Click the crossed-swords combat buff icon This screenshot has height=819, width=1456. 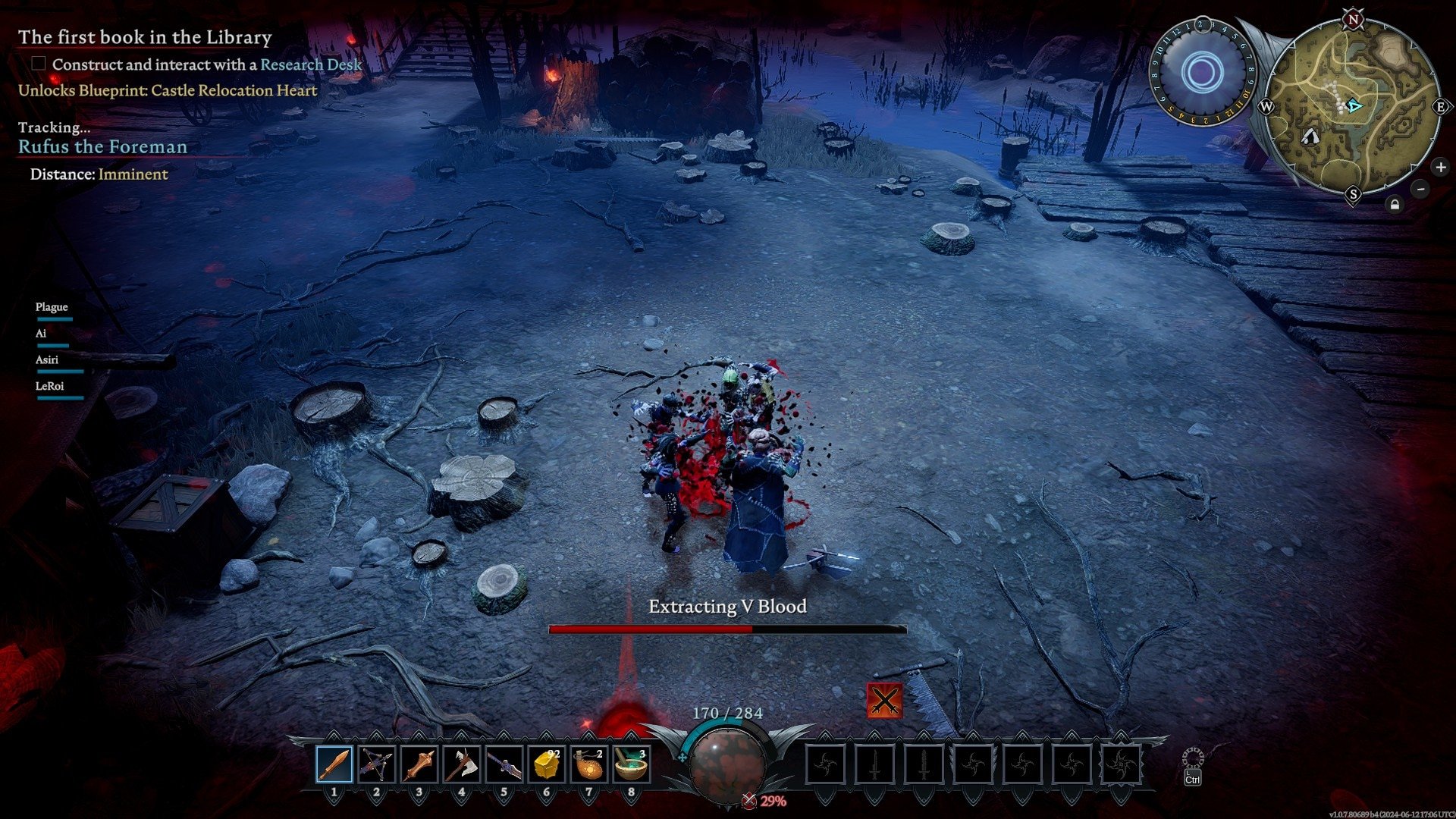click(884, 700)
